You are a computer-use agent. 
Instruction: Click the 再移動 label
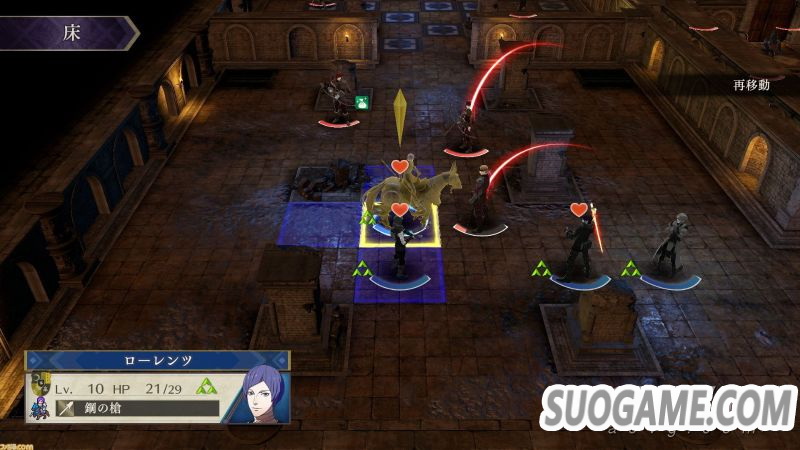tap(751, 84)
